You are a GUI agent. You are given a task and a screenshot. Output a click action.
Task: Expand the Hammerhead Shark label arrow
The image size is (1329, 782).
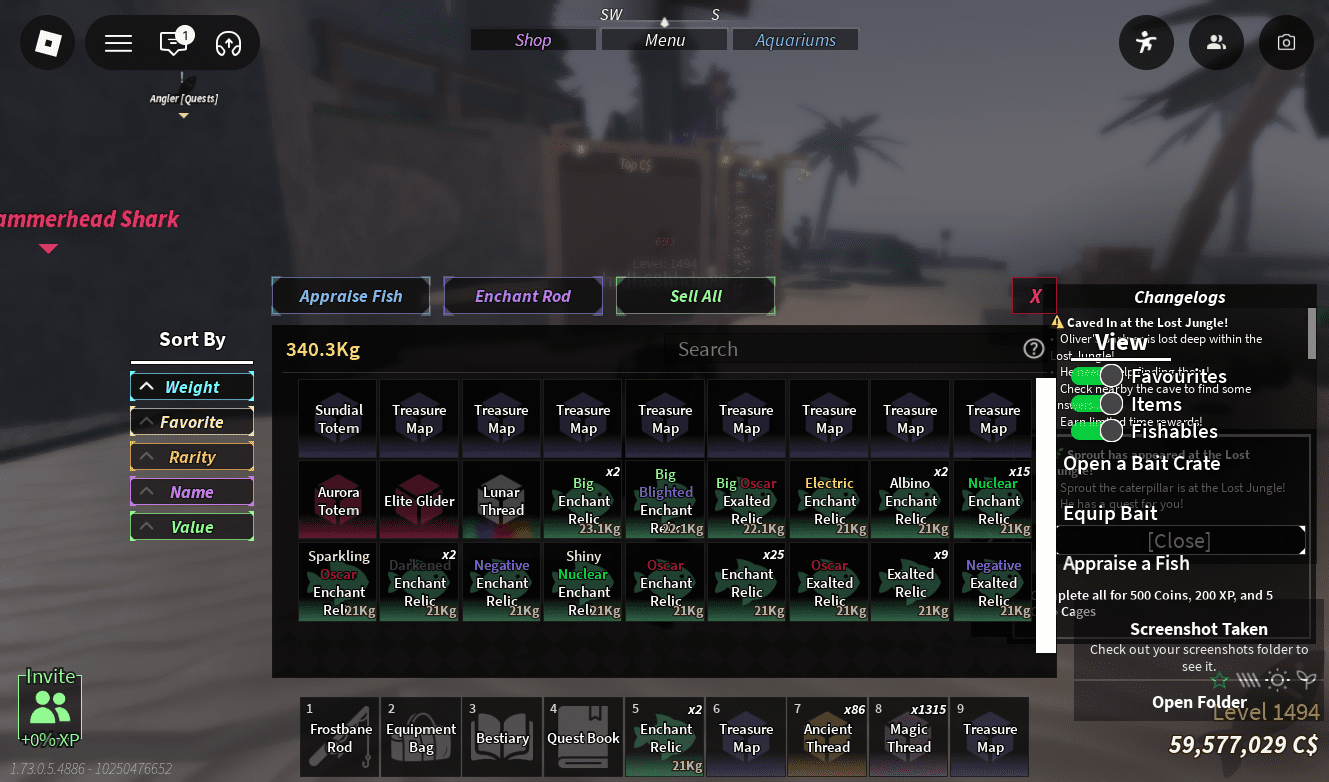point(47,248)
